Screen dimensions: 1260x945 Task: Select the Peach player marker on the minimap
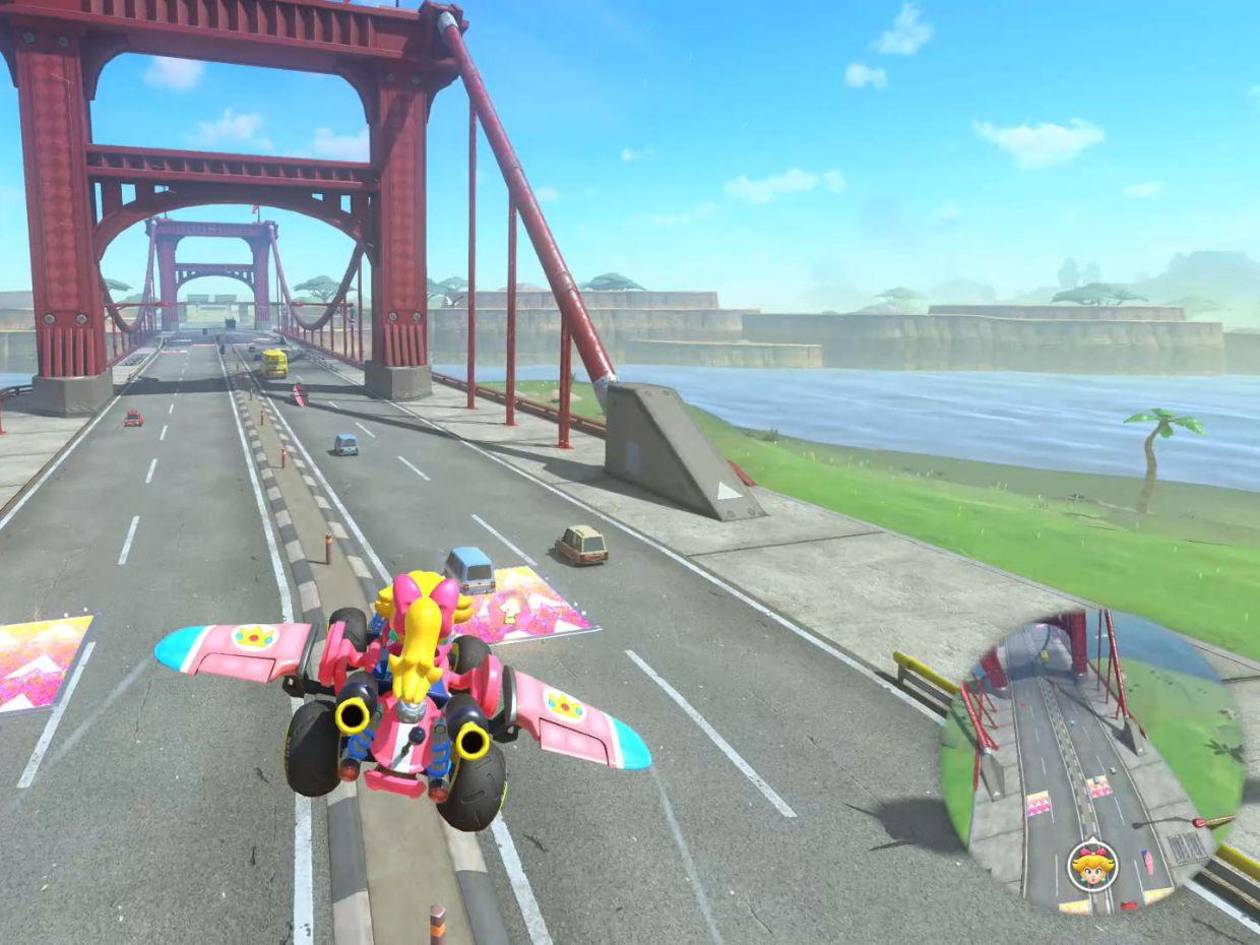click(1092, 866)
